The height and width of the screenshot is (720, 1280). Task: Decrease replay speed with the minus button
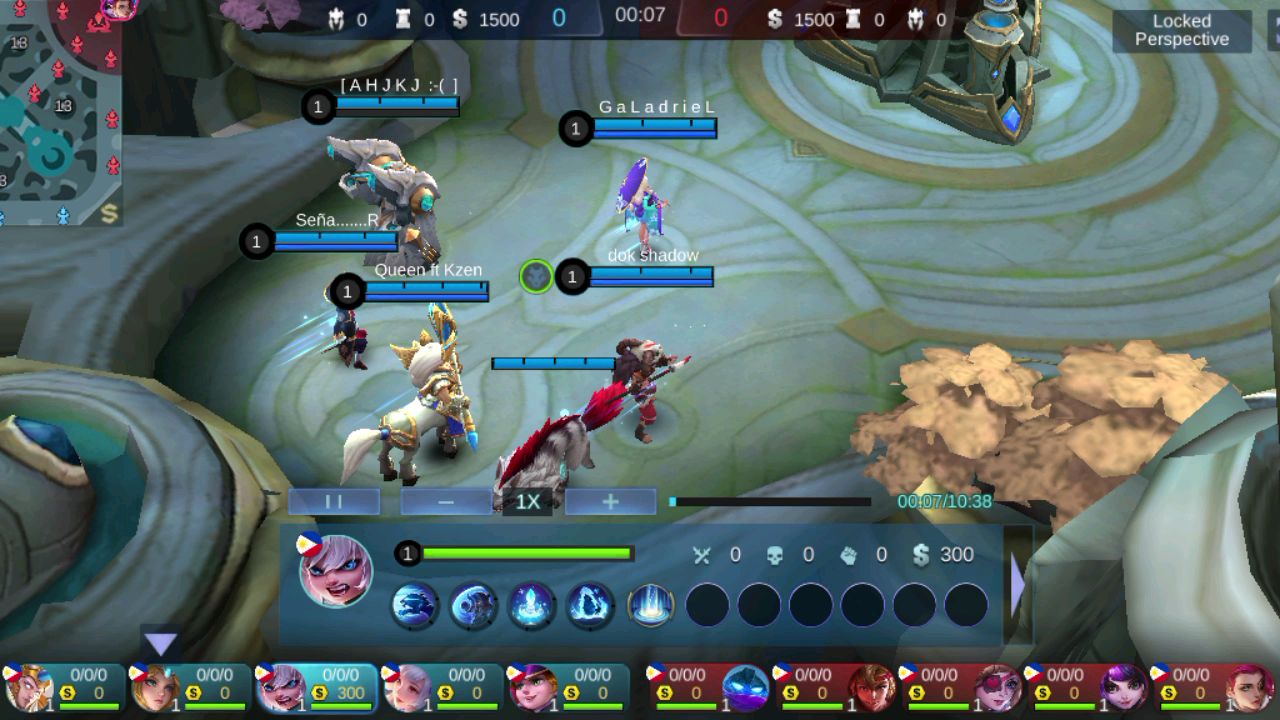point(446,502)
